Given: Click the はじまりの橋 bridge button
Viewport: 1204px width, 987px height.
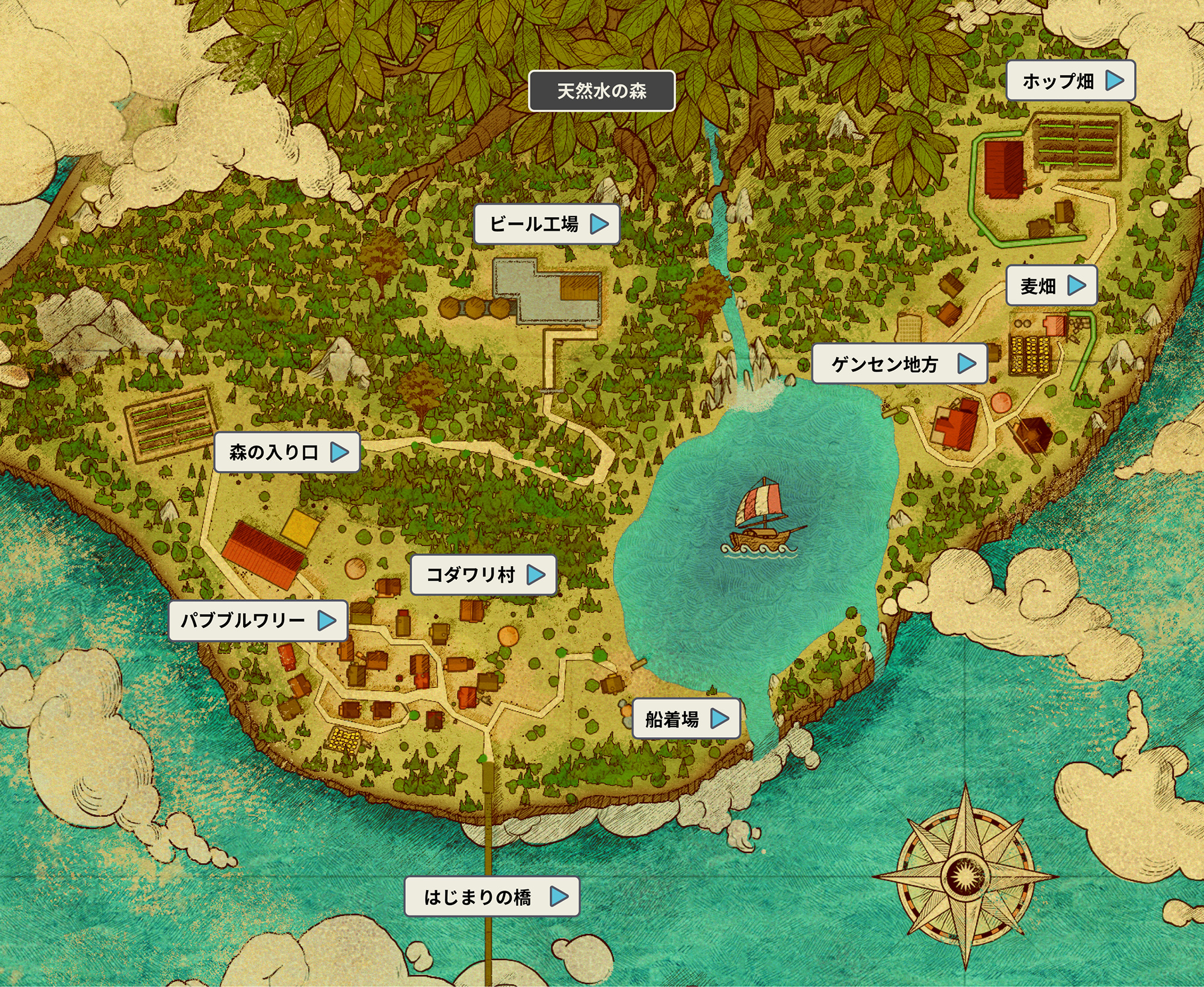Looking at the screenshot, I should [x=492, y=897].
